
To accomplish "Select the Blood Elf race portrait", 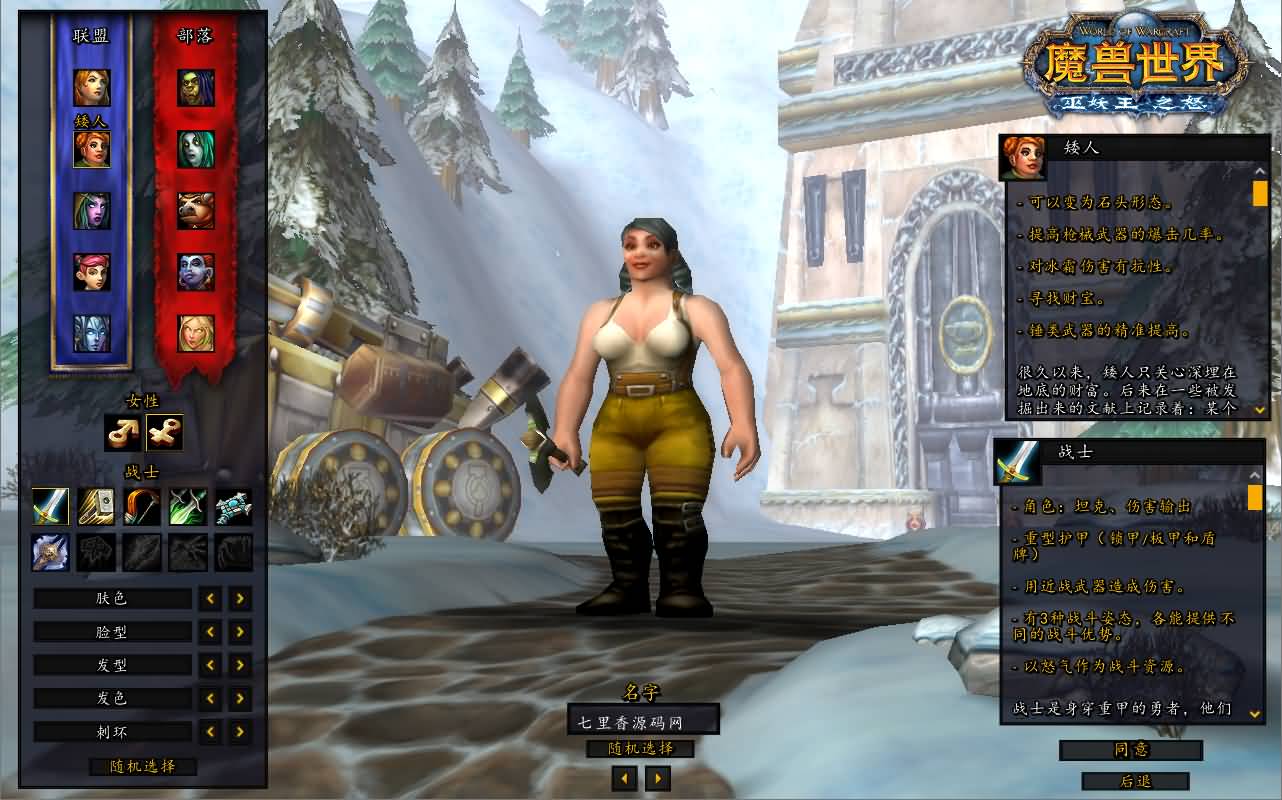I will click(196, 333).
